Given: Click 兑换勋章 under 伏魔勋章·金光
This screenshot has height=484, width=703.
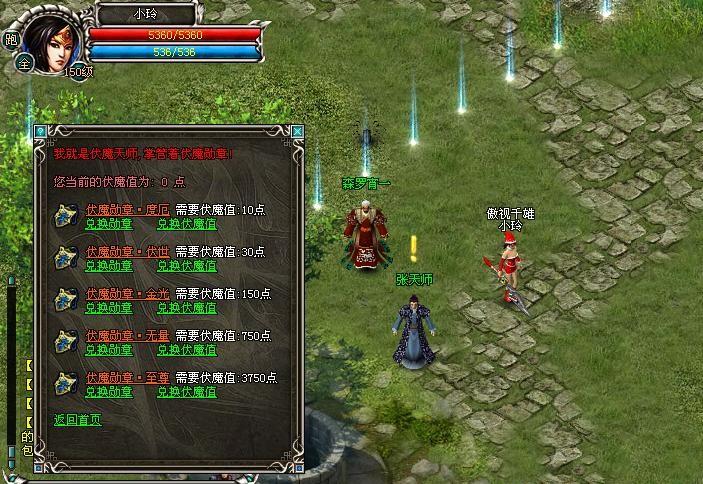Looking at the screenshot, I should pyautogui.click(x=109, y=308).
